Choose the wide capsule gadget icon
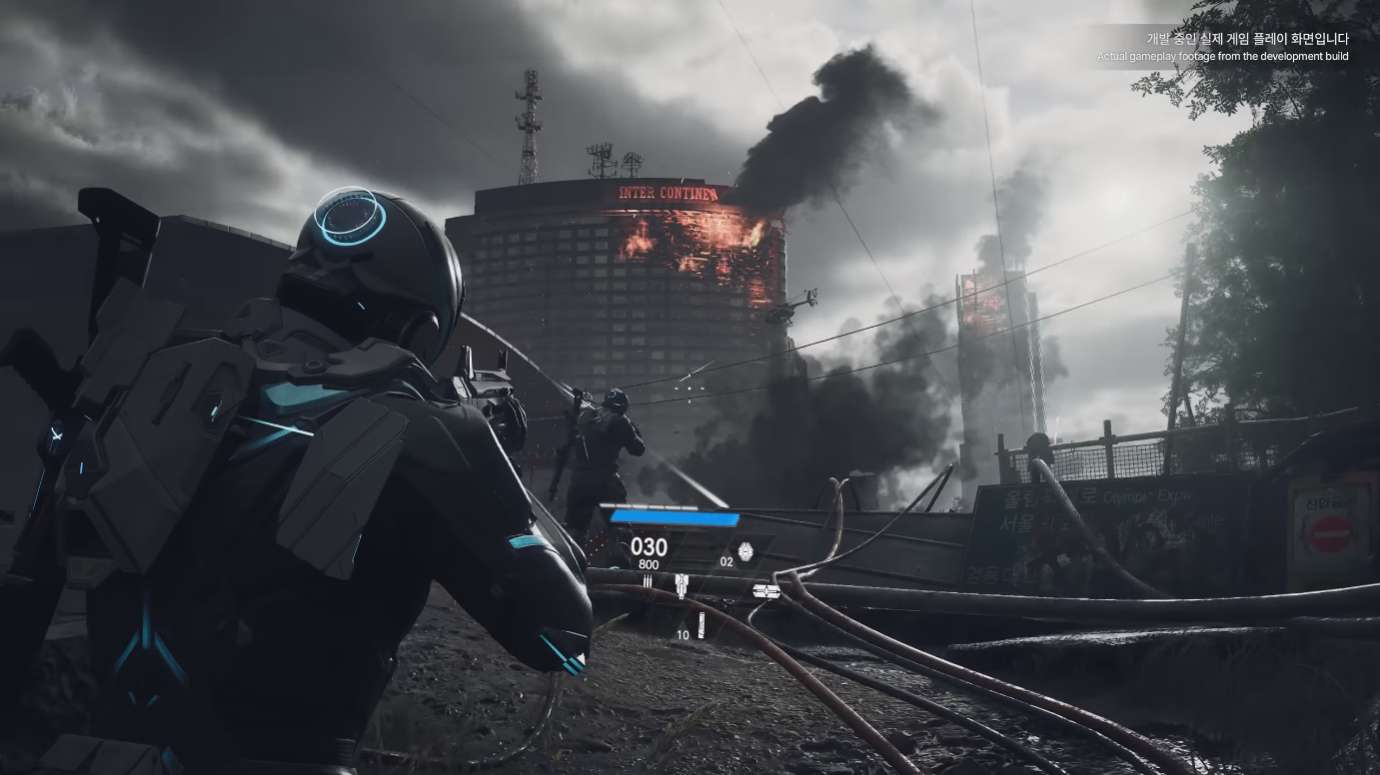The image size is (1380, 775). point(766,591)
